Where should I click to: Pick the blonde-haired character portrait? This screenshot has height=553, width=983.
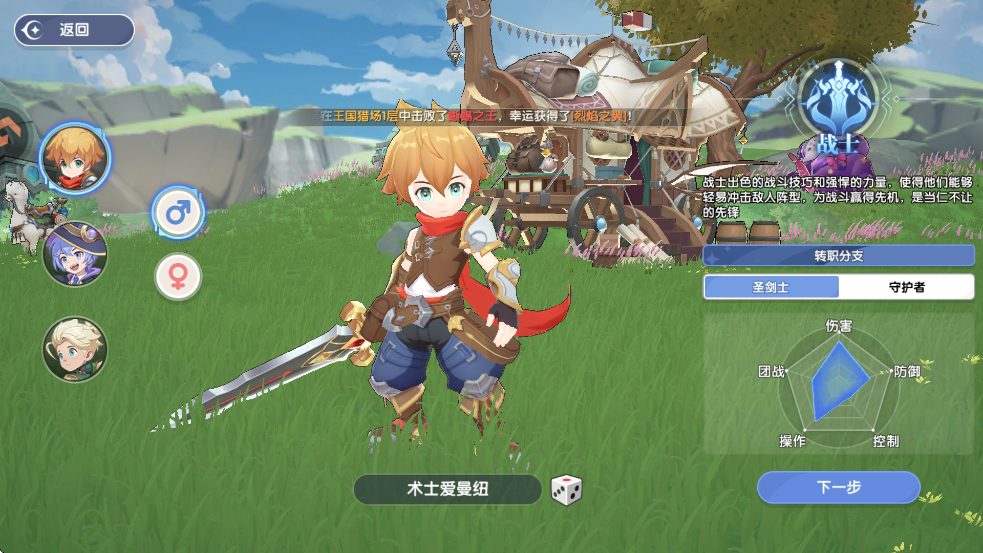pos(75,349)
